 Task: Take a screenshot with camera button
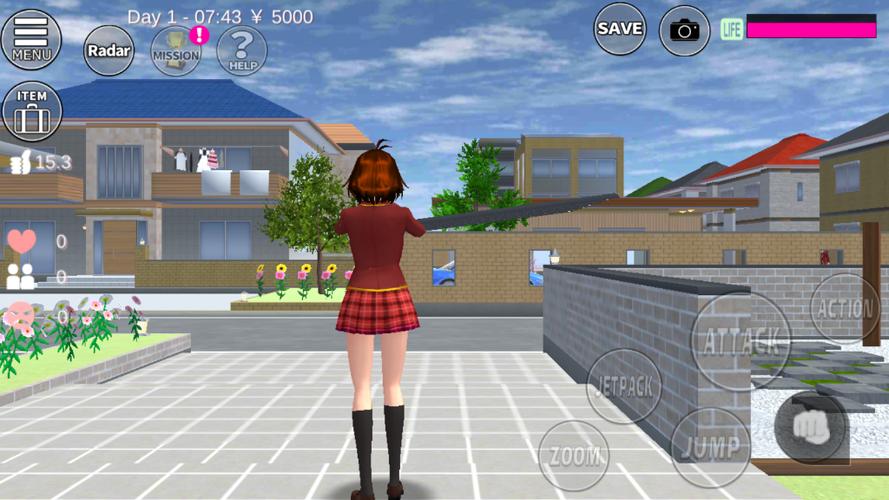click(x=684, y=29)
